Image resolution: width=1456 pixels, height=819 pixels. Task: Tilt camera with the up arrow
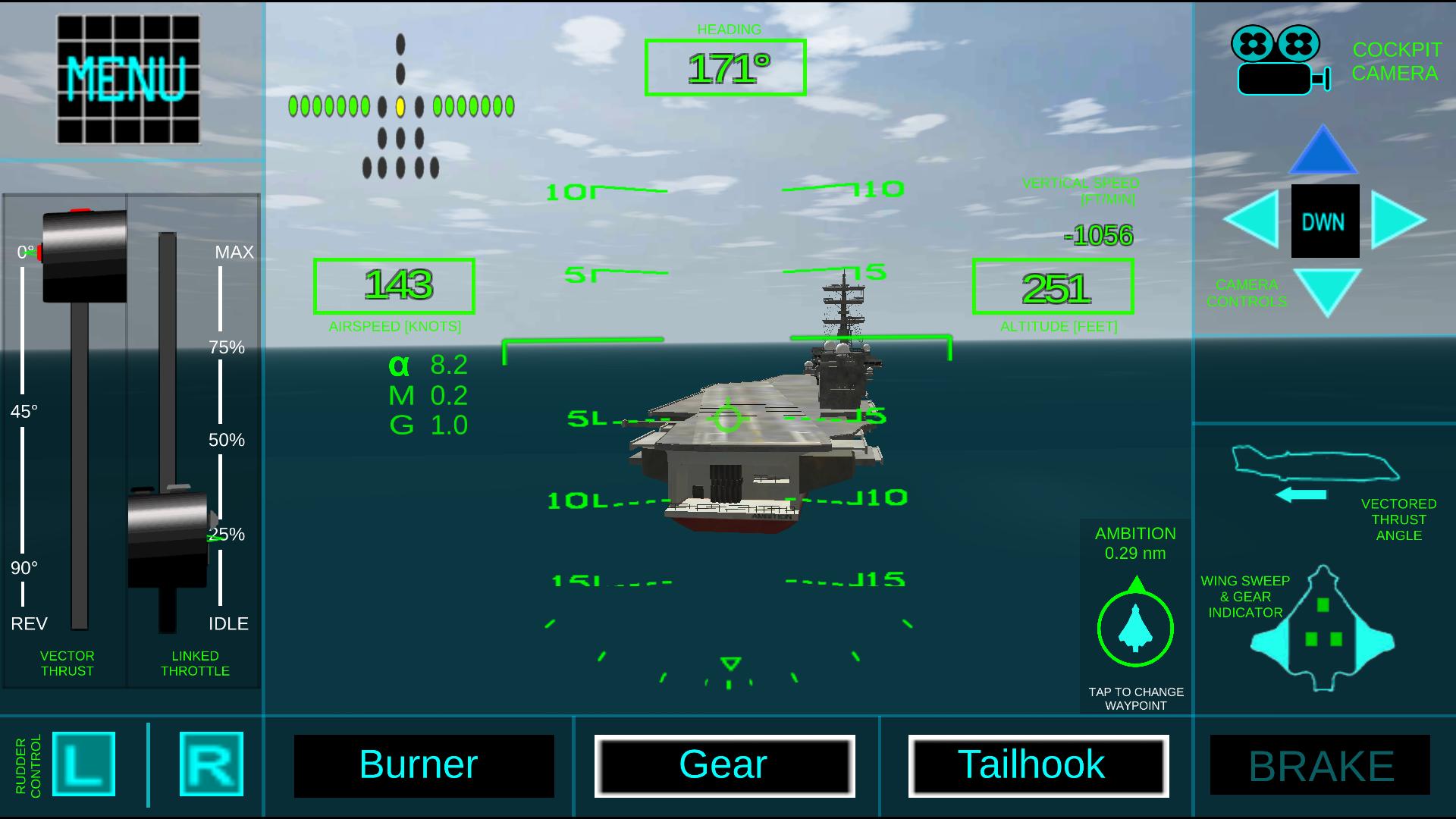(1323, 150)
